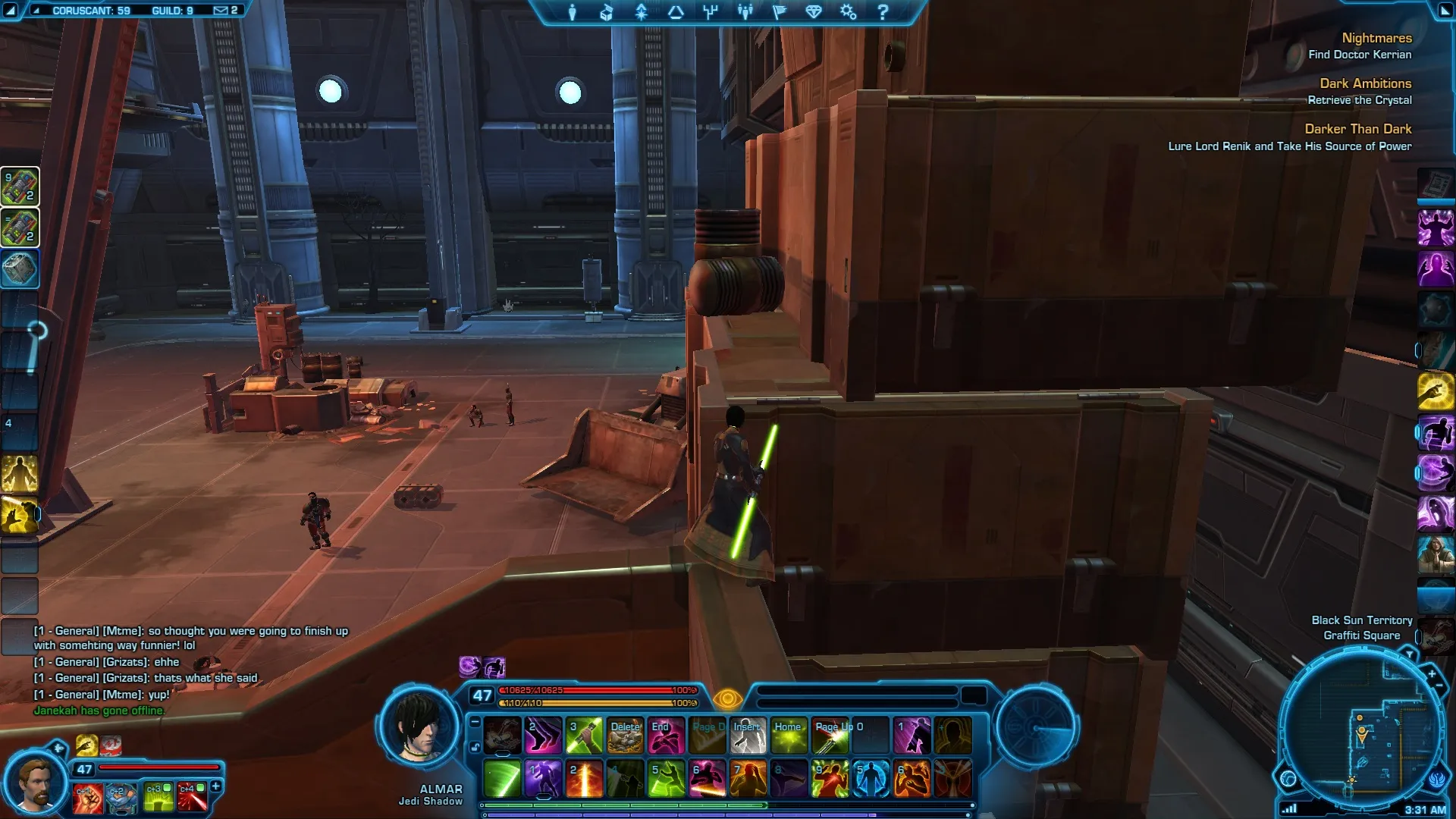
Task: Open the character sheet icon
Action: click(573, 12)
